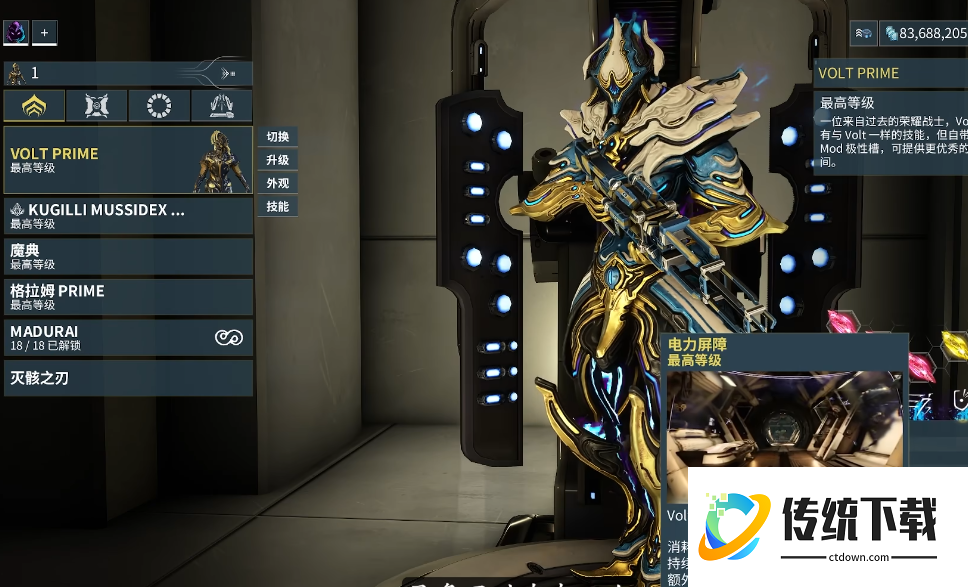
Task: Switch to the Warframe lotus tab
Action: click(x=34, y=105)
